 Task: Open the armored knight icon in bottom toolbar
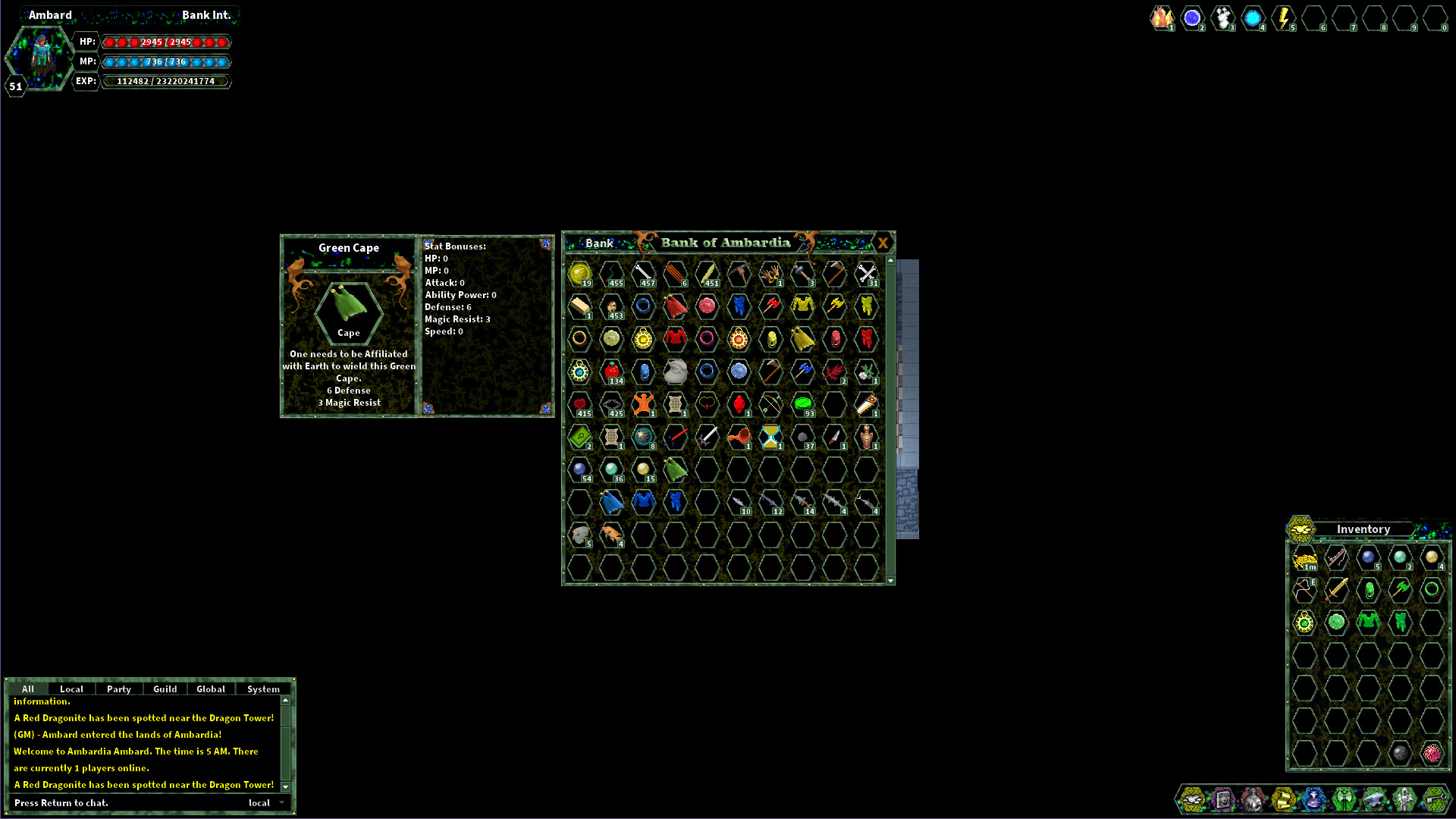click(x=1405, y=799)
